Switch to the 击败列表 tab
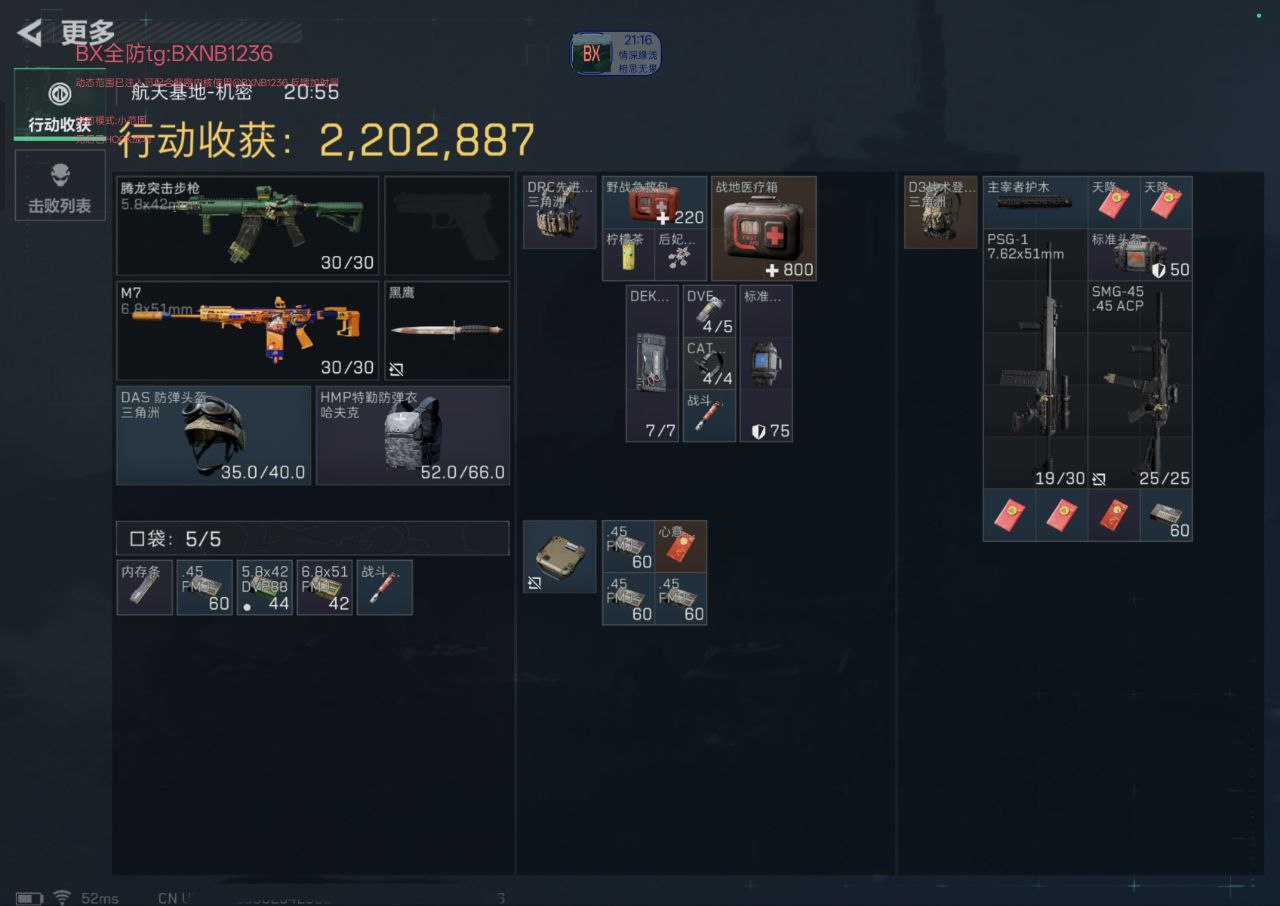Screen dimensions: 1280x906 60,186
